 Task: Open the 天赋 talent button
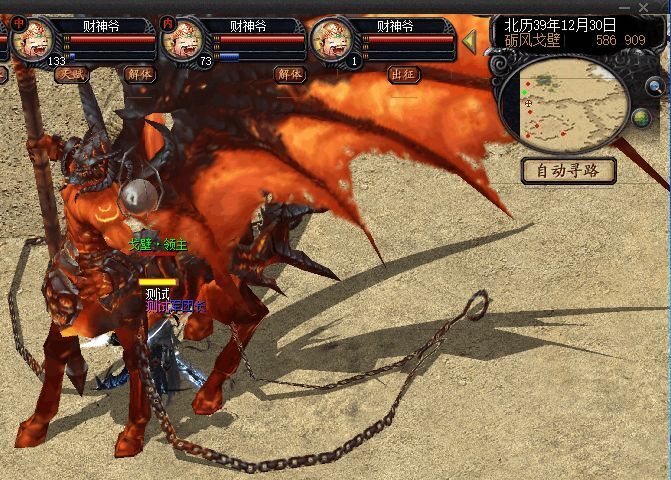pos(70,74)
